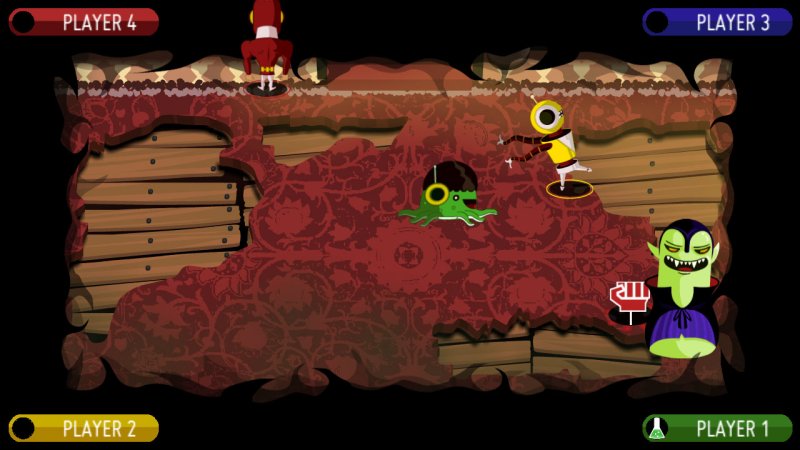Select the red Player 4 badge
This screenshot has height=450, width=800.
[84, 22]
